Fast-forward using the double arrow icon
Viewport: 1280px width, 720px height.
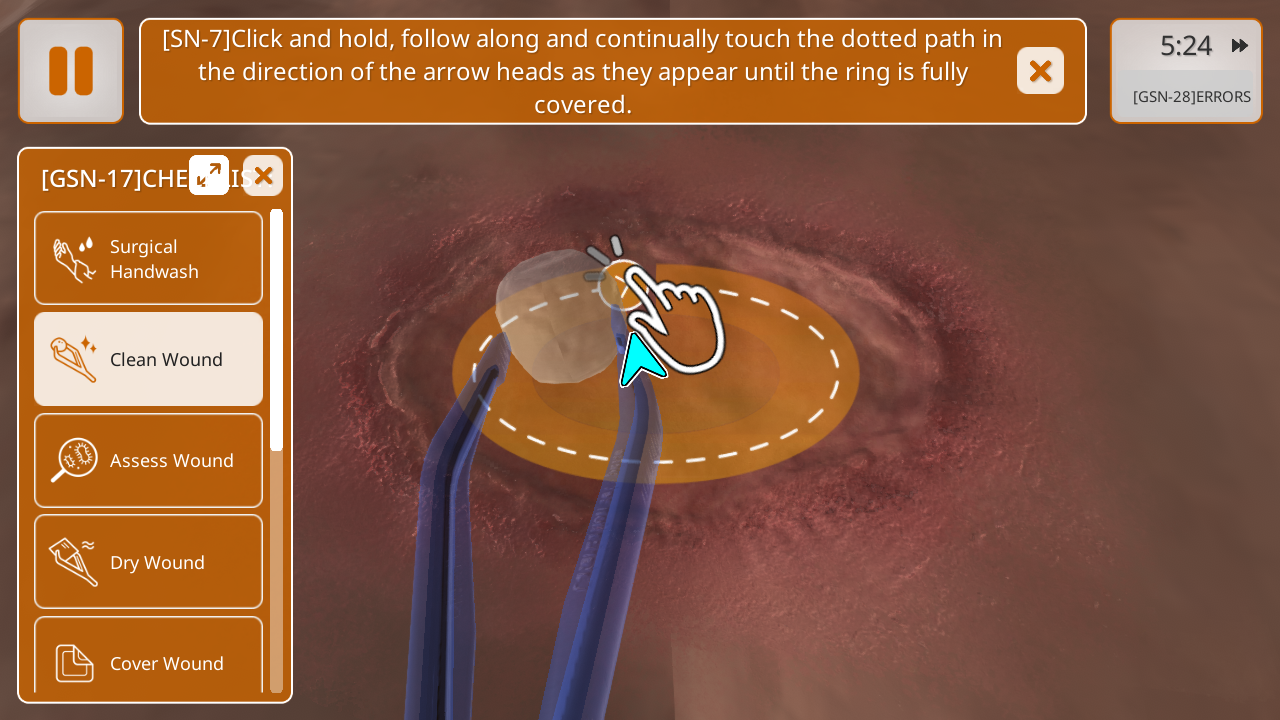tap(1240, 45)
